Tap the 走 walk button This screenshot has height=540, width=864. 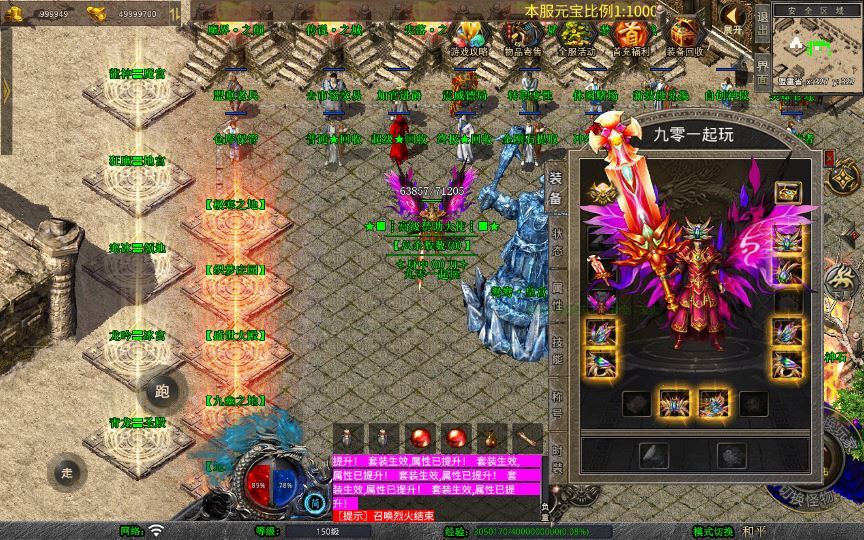coord(68,471)
